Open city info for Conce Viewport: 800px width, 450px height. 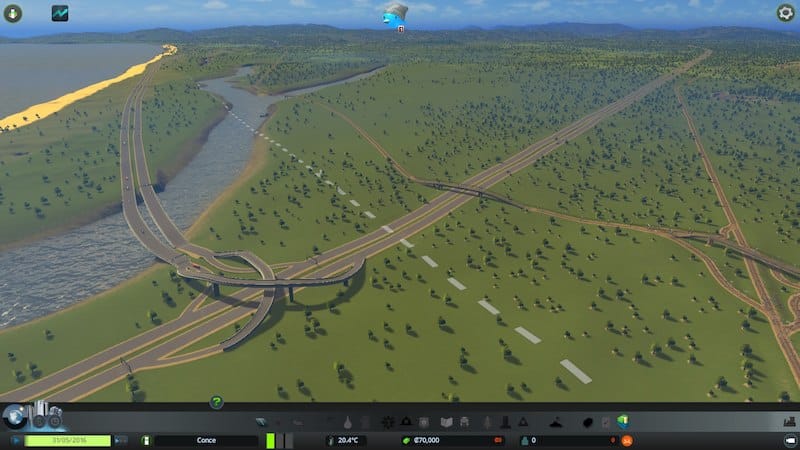pos(206,440)
